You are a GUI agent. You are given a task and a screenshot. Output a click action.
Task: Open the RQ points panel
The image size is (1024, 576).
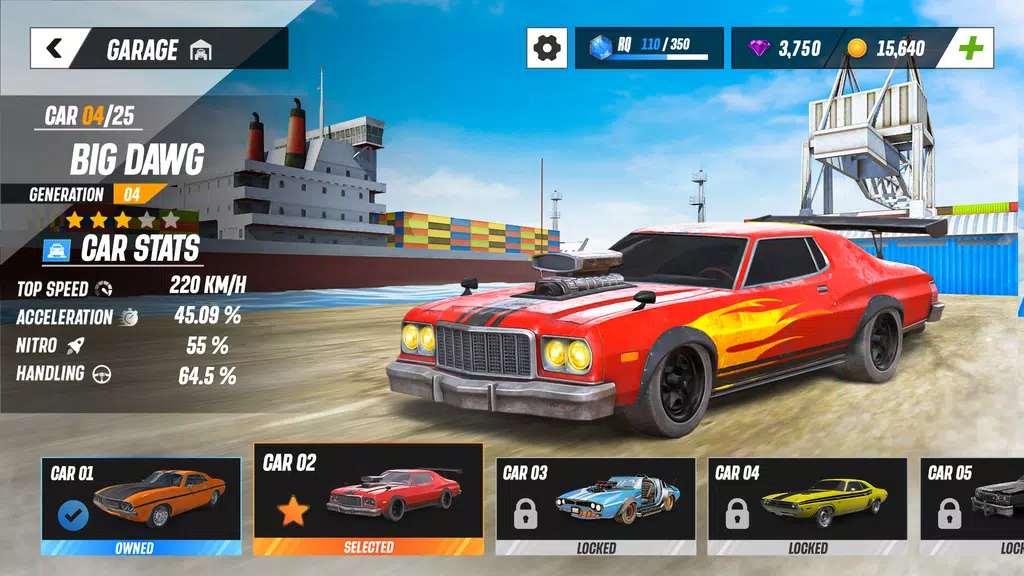(648, 48)
